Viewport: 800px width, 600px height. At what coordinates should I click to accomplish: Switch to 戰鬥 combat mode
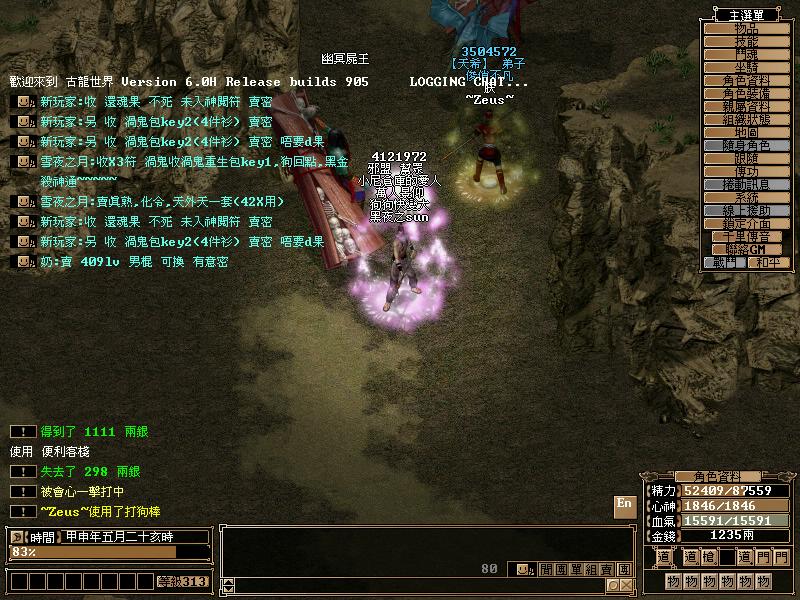tap(724, 262)
